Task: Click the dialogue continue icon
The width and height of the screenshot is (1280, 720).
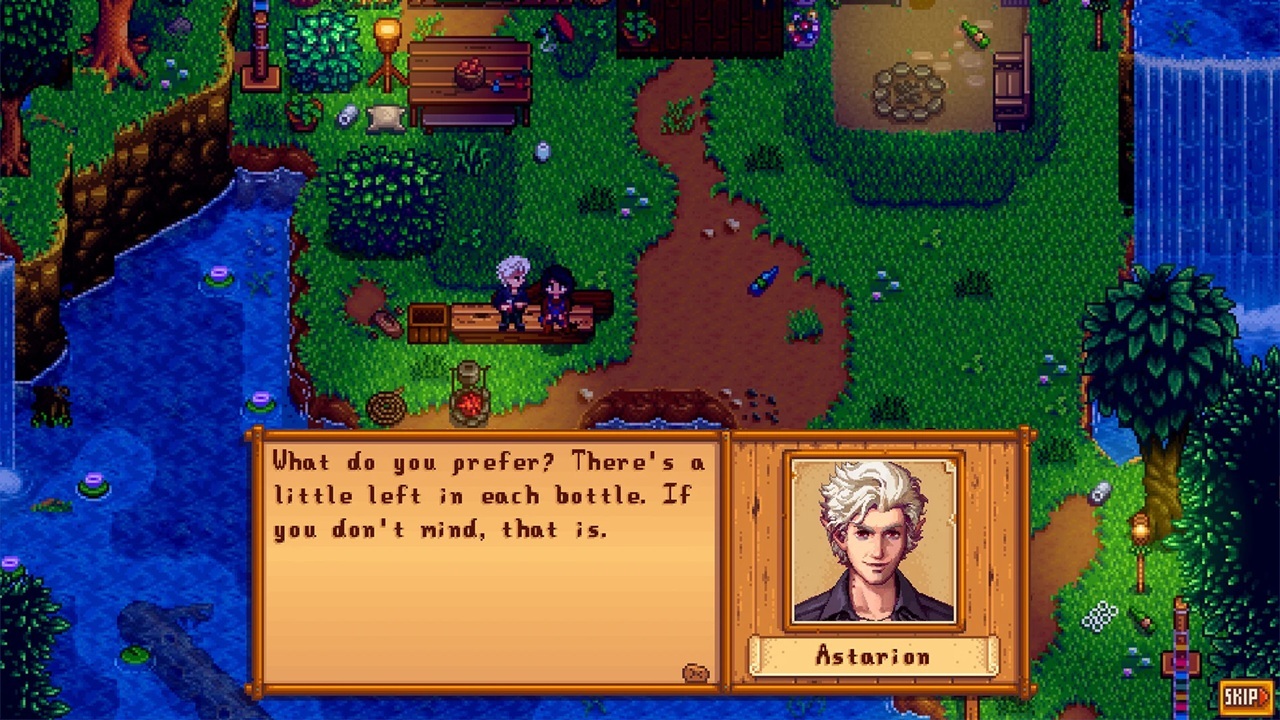Action: pos(696,673)
